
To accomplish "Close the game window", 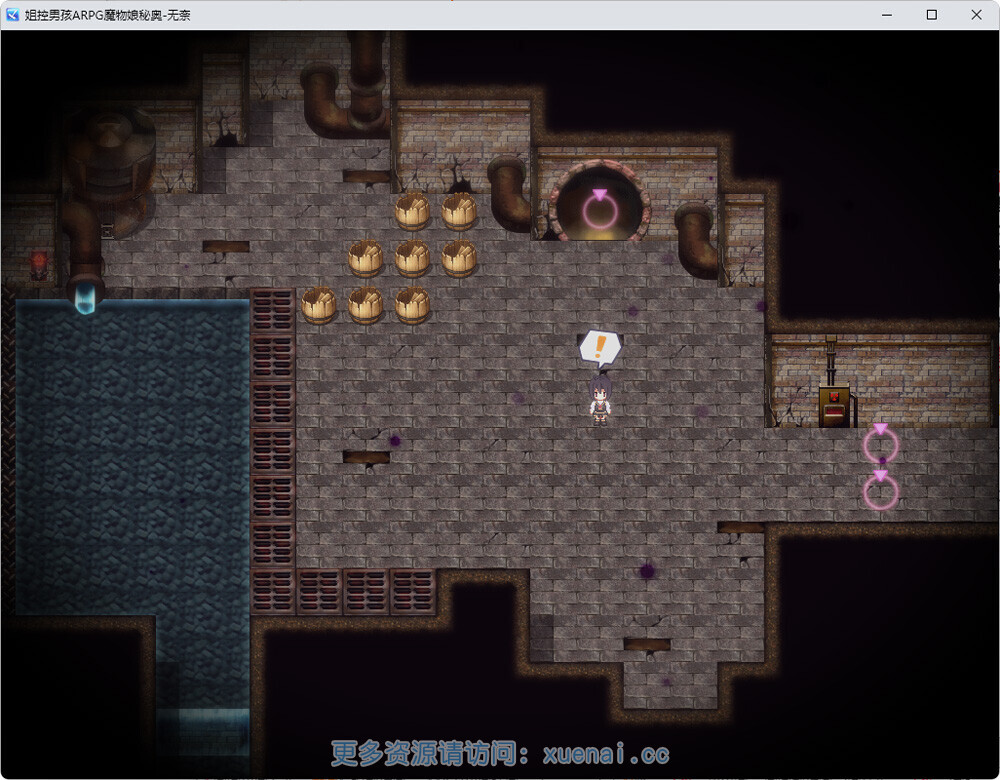I will click(x=976, y=15).
